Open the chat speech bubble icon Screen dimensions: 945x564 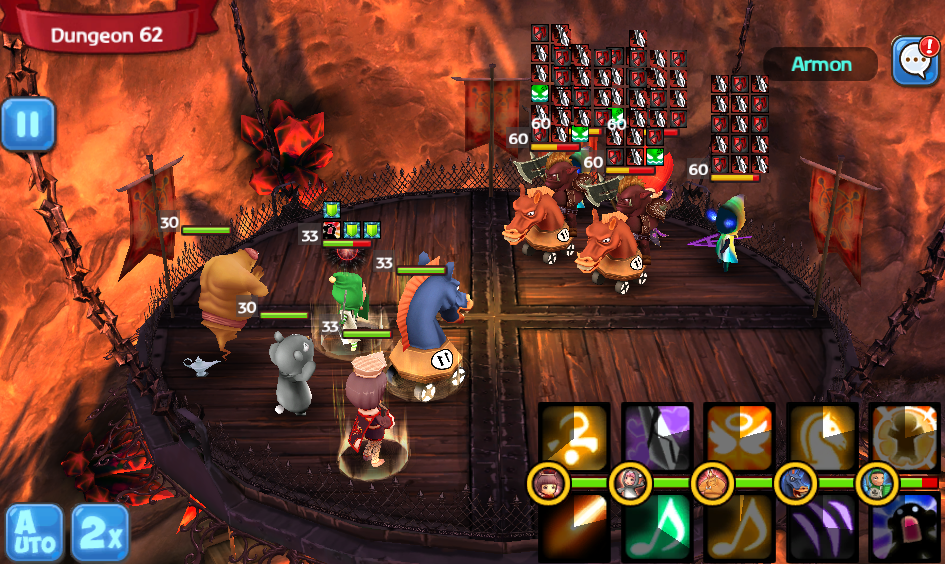pos(913,61)
